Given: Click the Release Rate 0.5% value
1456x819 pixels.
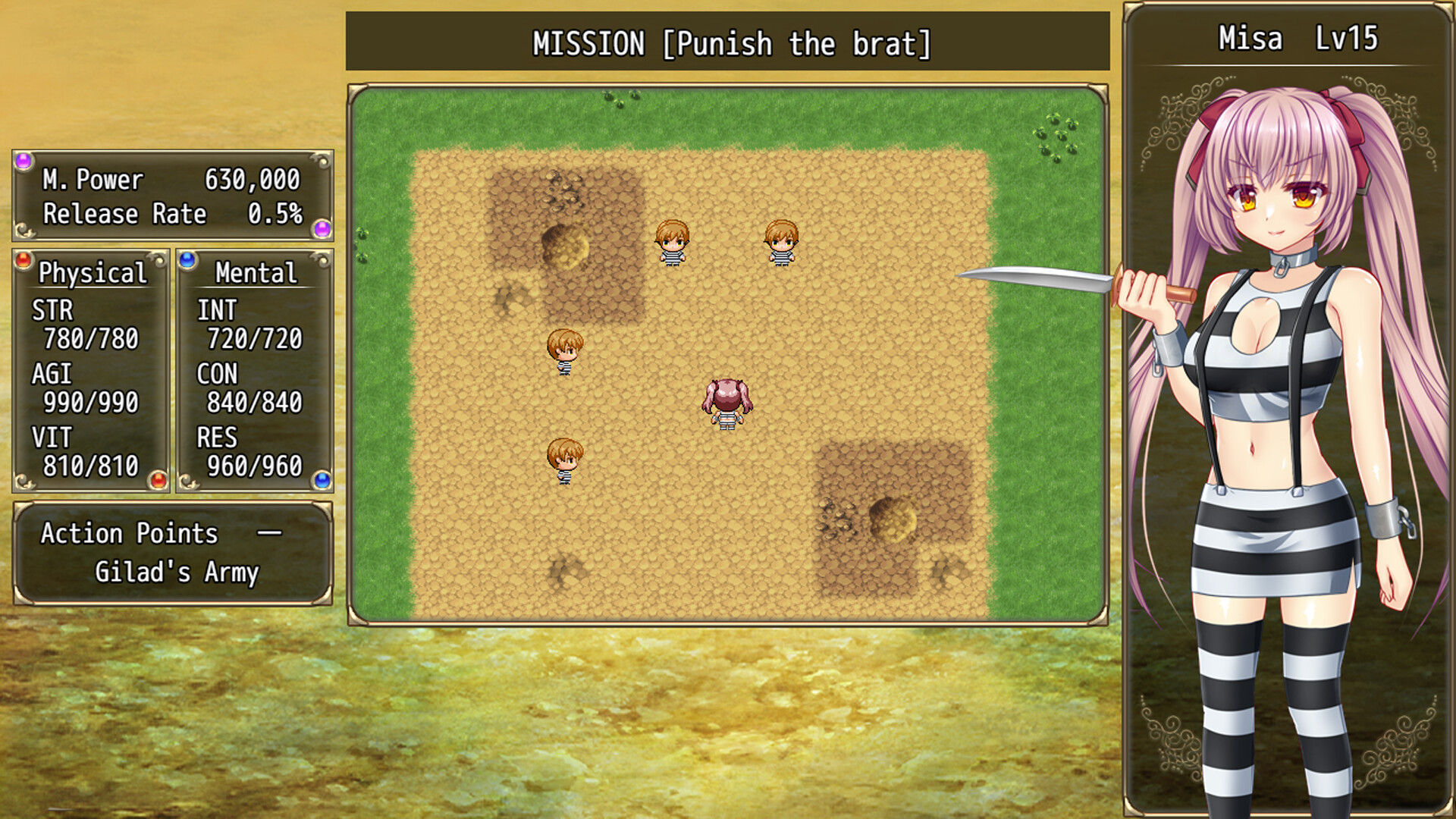Looking at the screenshot, I should point(277,215).
